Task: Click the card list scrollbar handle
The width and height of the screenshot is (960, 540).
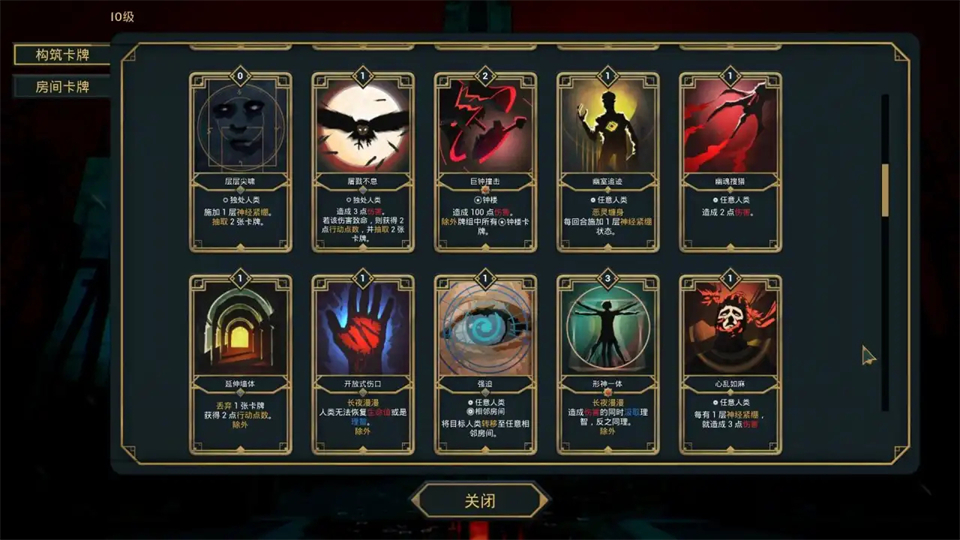Action: click(x=884, y=190)
